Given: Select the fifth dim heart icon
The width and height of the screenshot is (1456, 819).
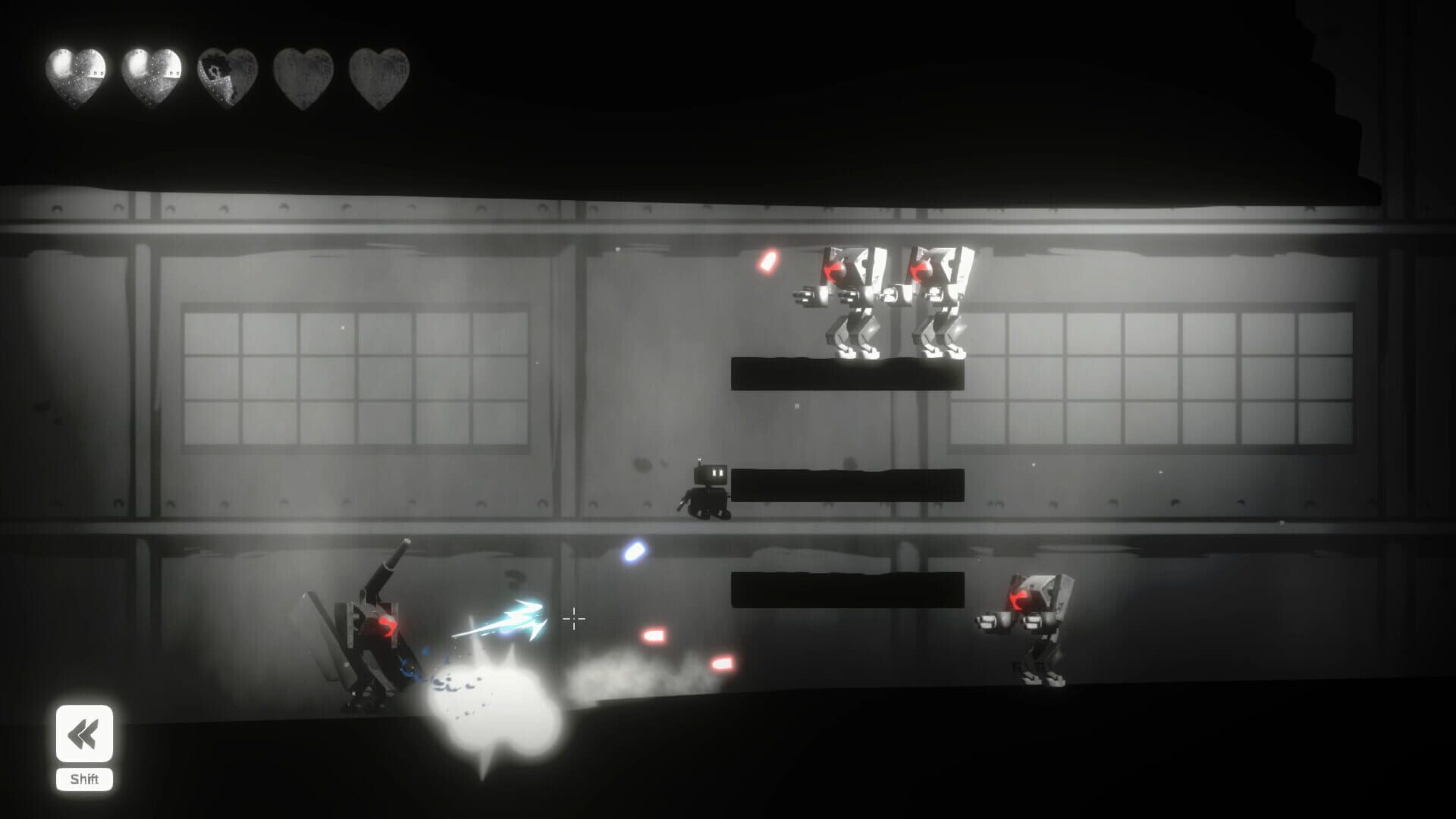Looking at the screenshot, I should tap(377, 74).
